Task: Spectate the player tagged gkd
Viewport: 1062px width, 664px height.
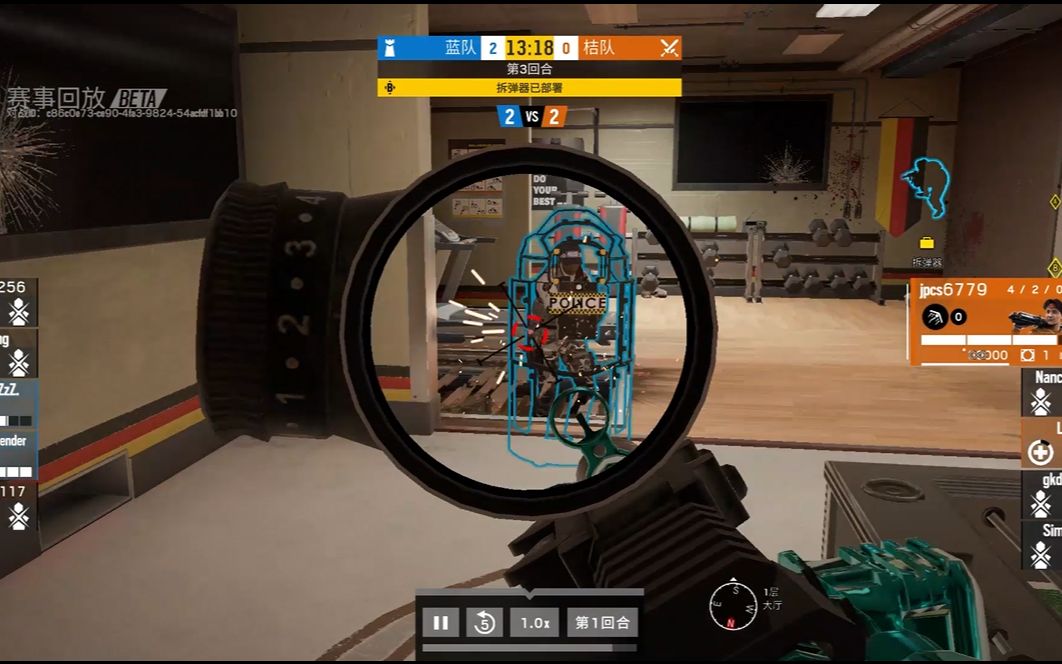Action: [x=1041, y=494]
